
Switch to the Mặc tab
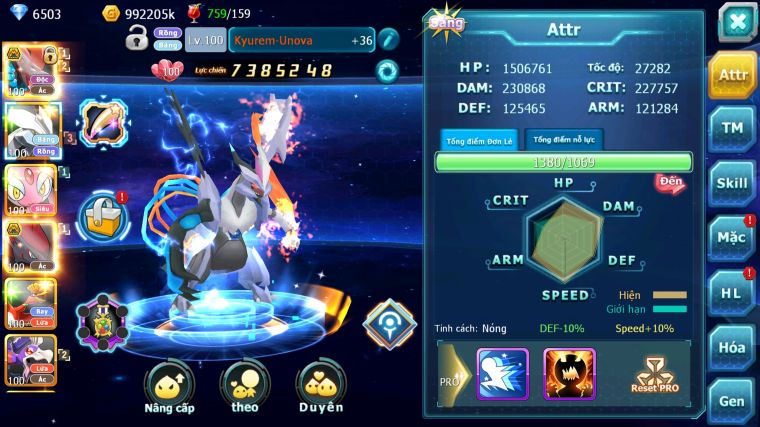point(732,237)
